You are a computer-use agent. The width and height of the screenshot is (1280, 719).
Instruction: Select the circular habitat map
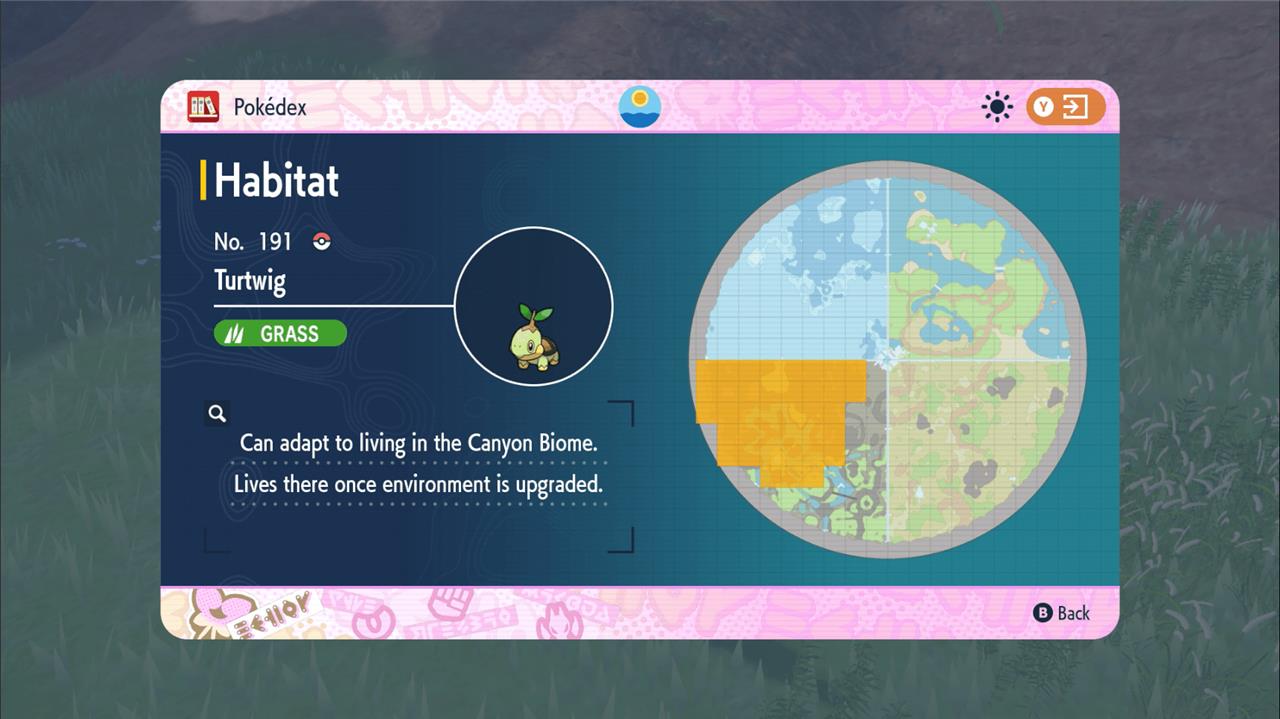click(887, 360)
